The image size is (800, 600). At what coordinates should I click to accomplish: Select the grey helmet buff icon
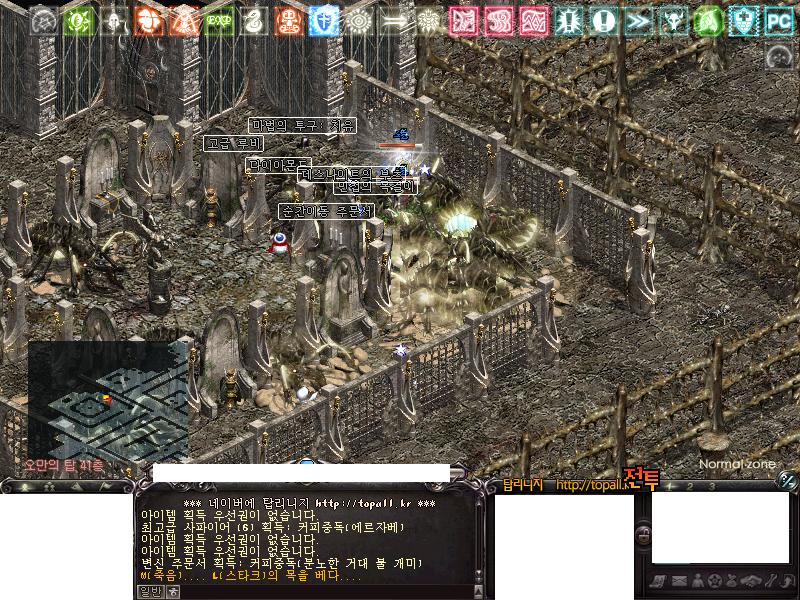114,19
